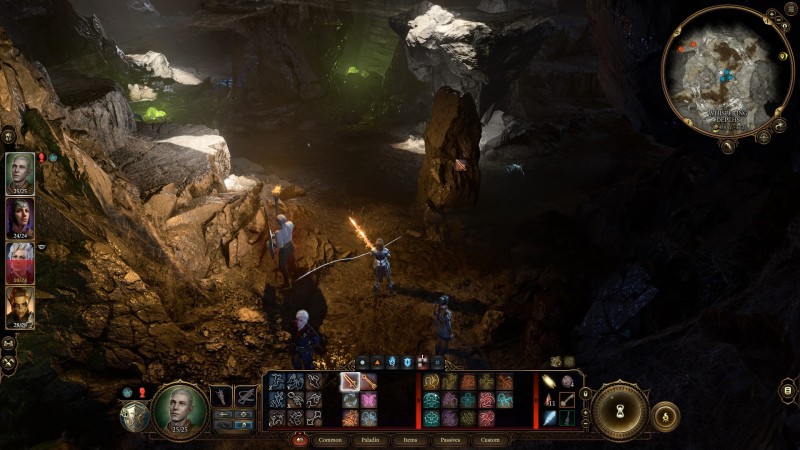Viewport: 800px width, 450px height.
Task: Choose the white-haired wounded companion portrait
Action: coord(20,263)
